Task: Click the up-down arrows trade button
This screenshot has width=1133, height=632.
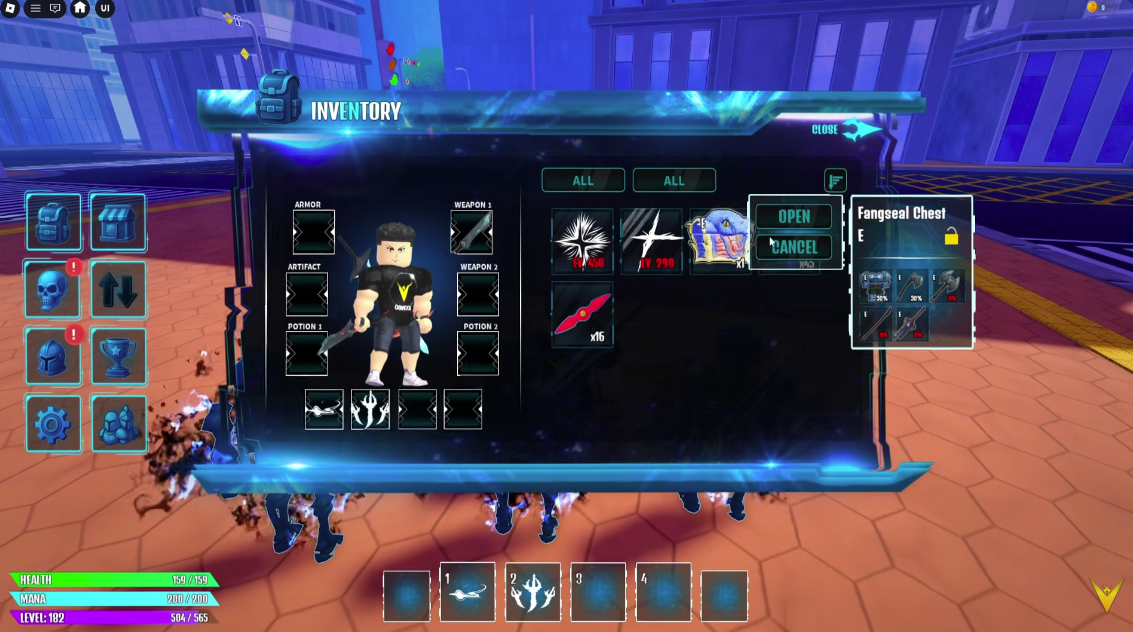Action: 118,290
